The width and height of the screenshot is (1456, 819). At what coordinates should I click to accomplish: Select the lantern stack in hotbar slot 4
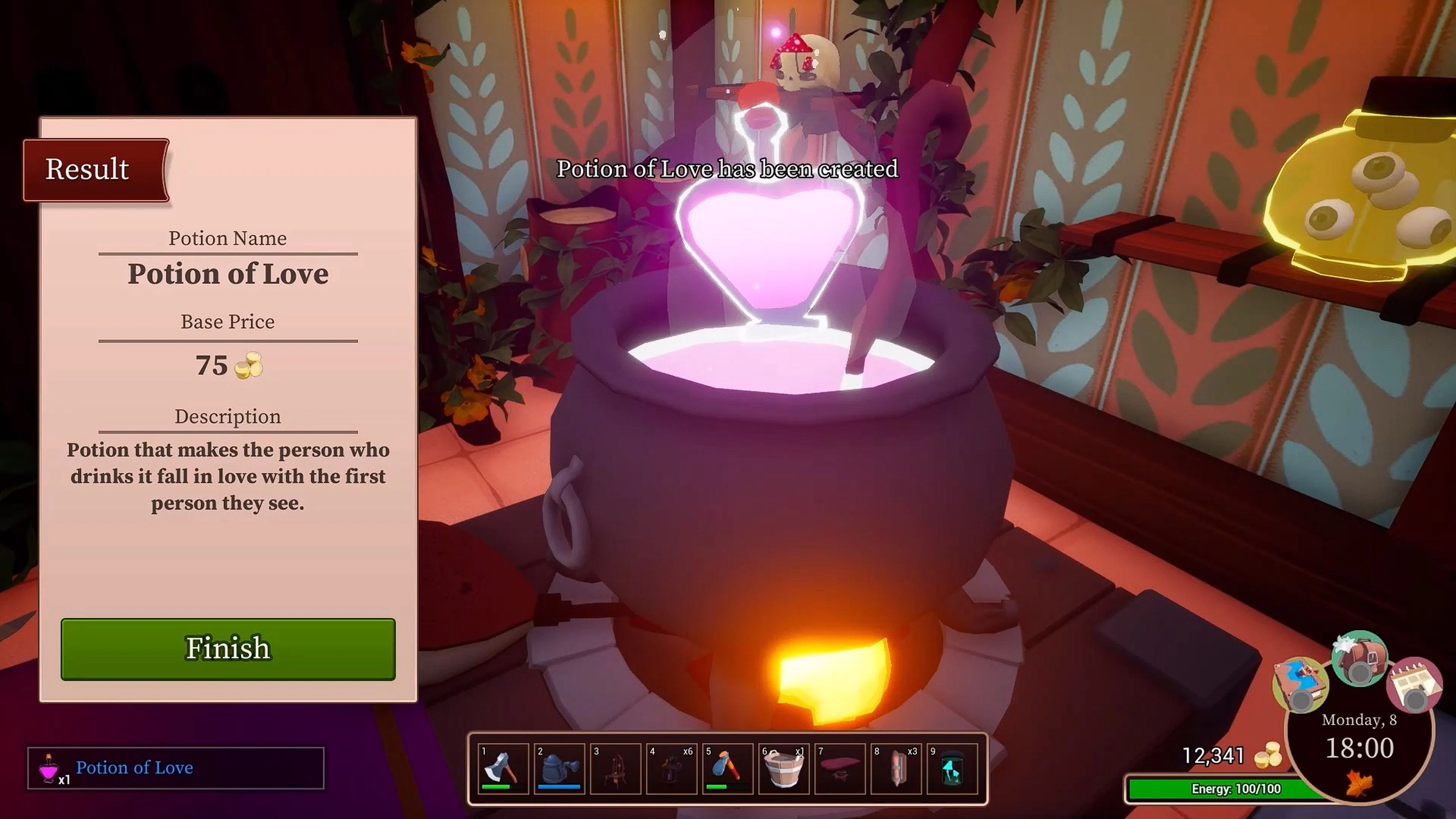[x=616, y=769]
